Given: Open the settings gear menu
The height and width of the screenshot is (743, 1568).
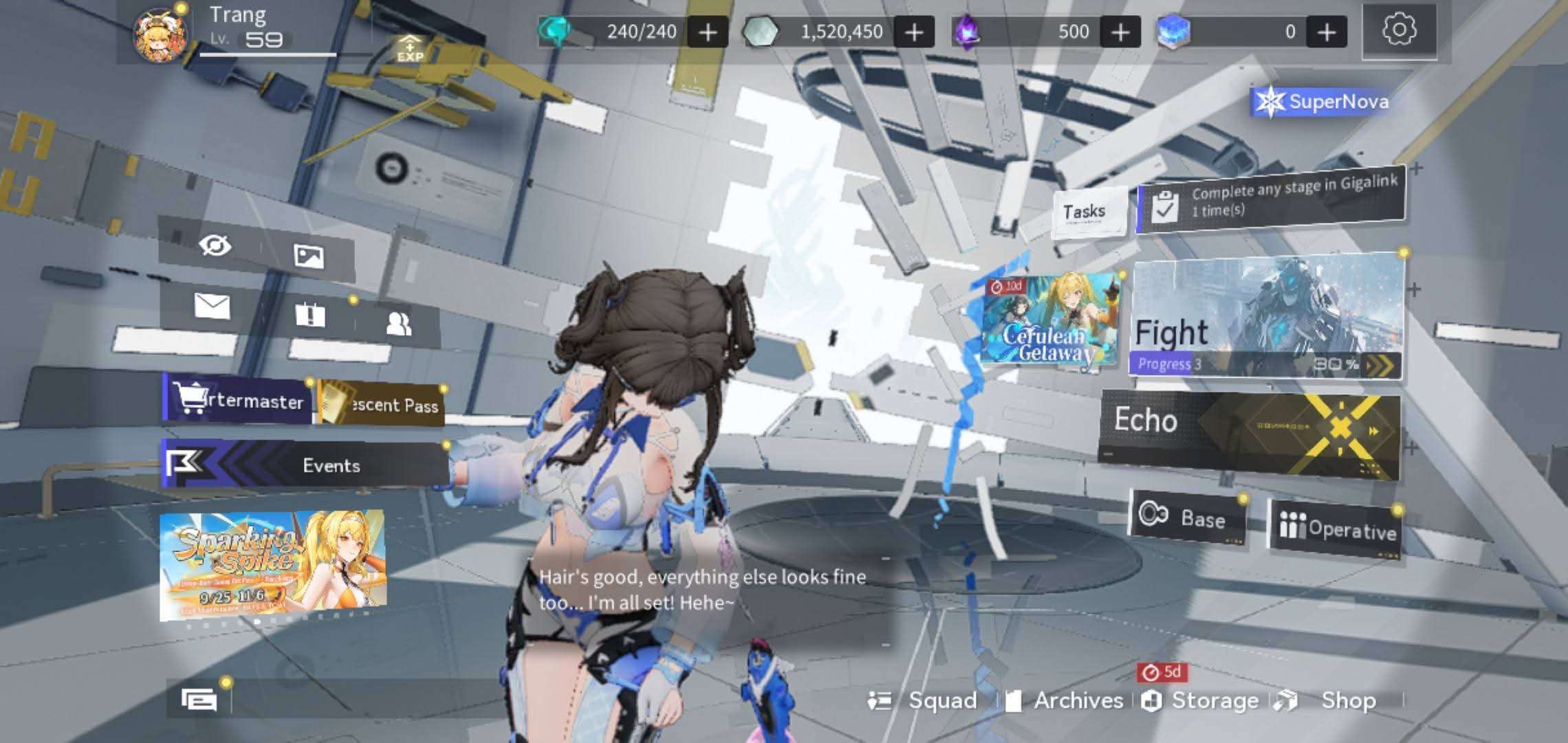Looking at the screenshot, I should pos(1399,31).
